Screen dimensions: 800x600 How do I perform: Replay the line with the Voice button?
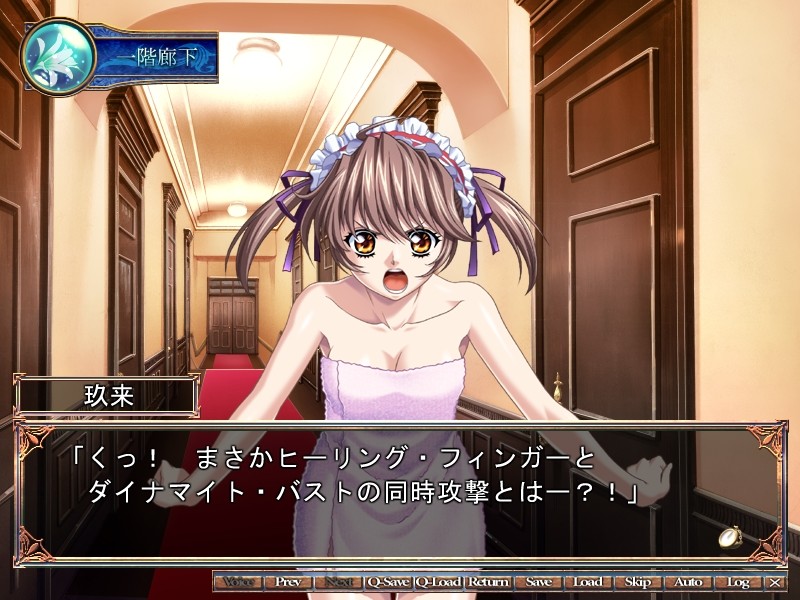point(238,581)
